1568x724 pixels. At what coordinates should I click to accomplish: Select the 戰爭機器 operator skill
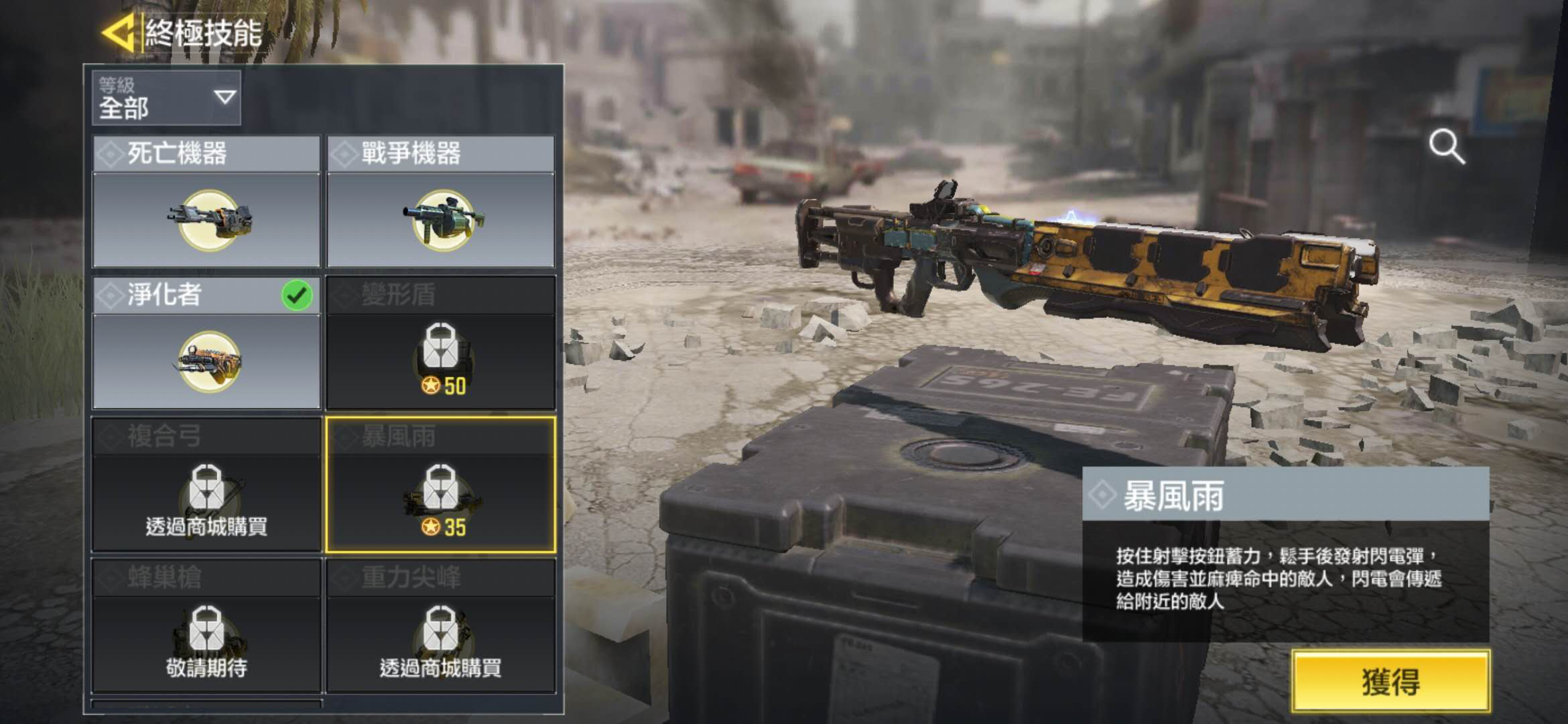pyautogui.click(x=440, y=202)
